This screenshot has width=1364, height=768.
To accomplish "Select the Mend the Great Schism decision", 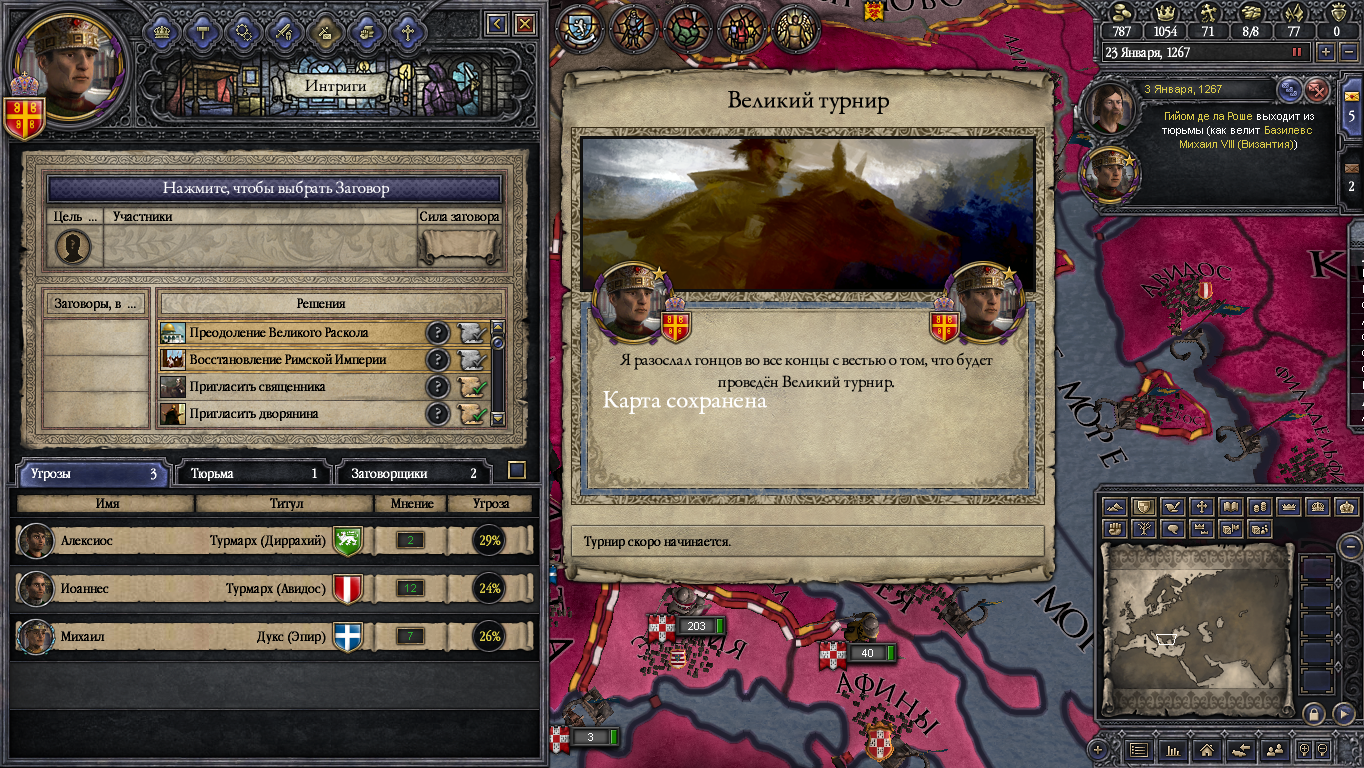I will point(290,333).
